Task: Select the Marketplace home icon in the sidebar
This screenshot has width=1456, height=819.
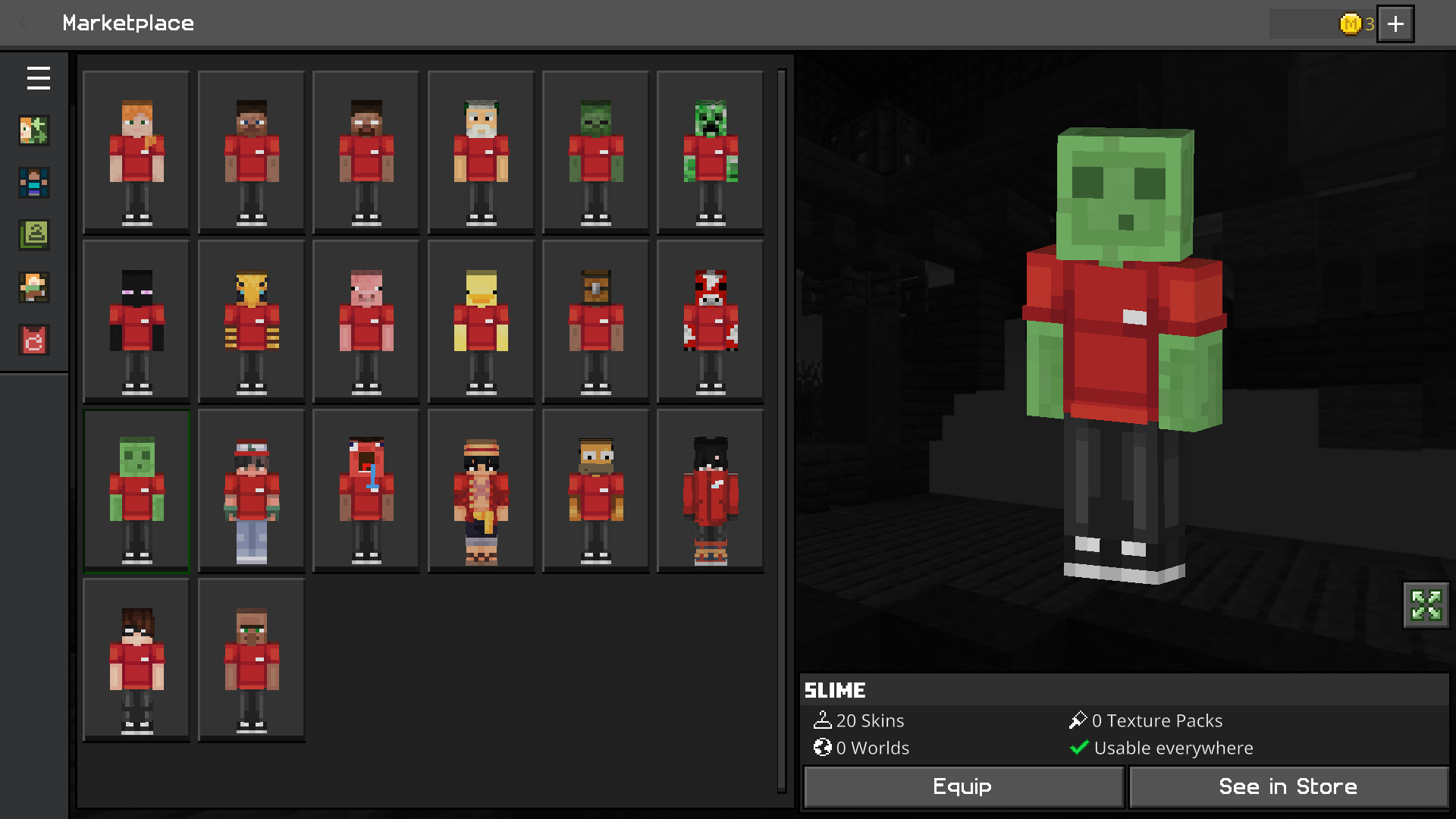Action: click(33, 130)
